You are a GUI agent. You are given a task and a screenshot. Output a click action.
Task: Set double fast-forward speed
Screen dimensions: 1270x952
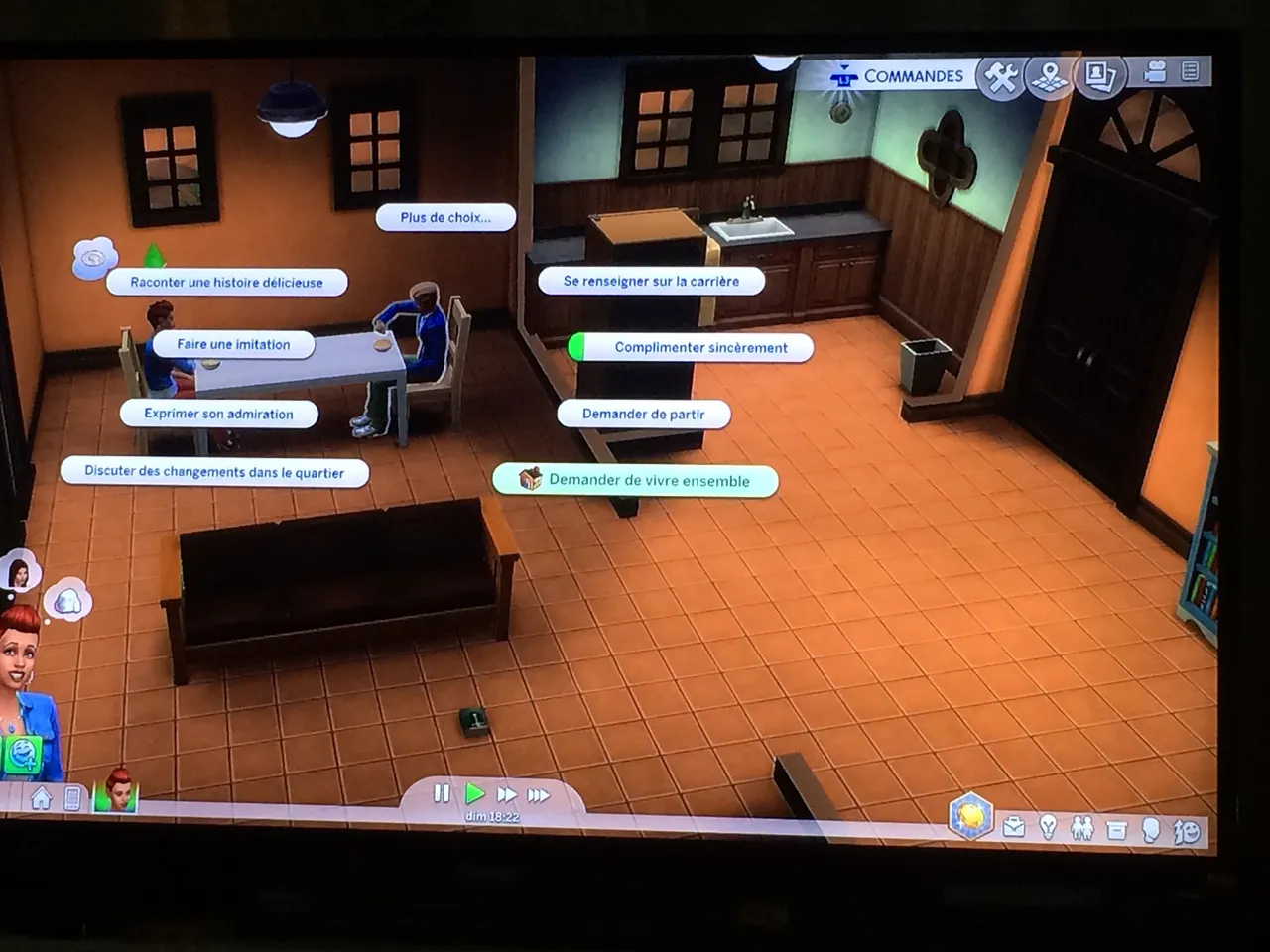click(507, 794)
